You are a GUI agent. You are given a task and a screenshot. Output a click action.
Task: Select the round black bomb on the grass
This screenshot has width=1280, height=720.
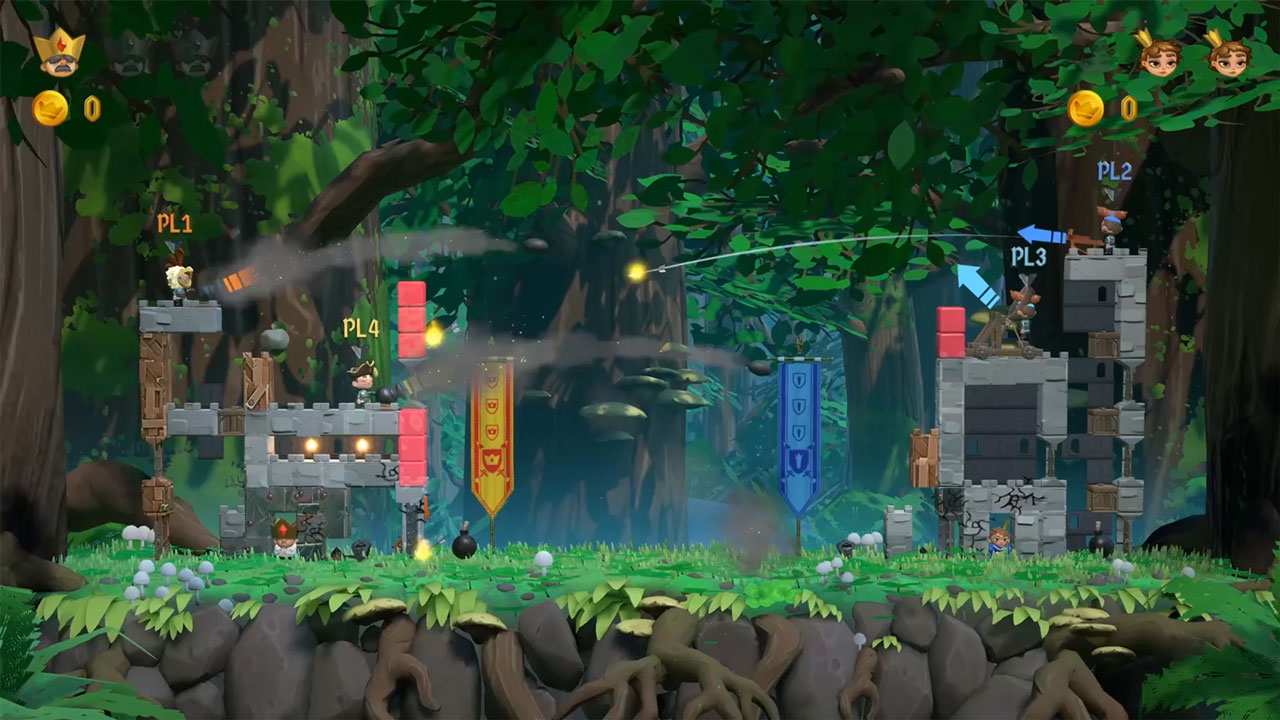click(x=465, y=545)
